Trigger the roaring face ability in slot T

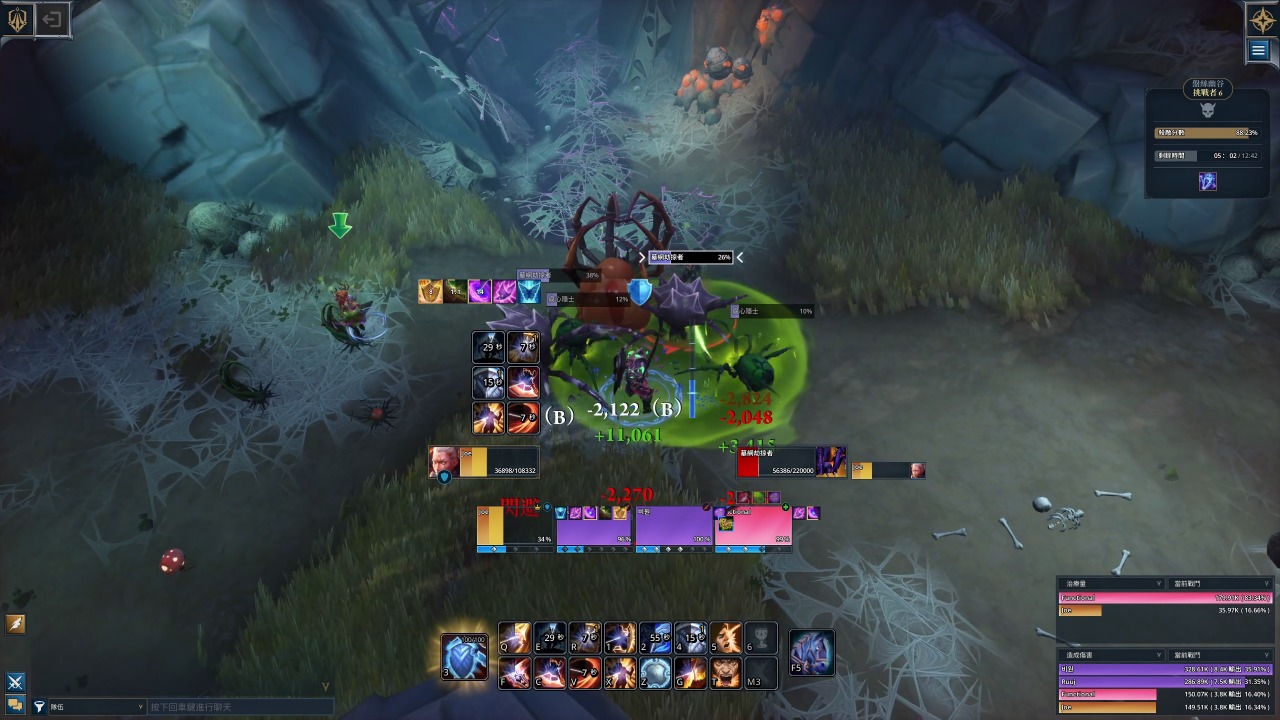coord(726,673)
